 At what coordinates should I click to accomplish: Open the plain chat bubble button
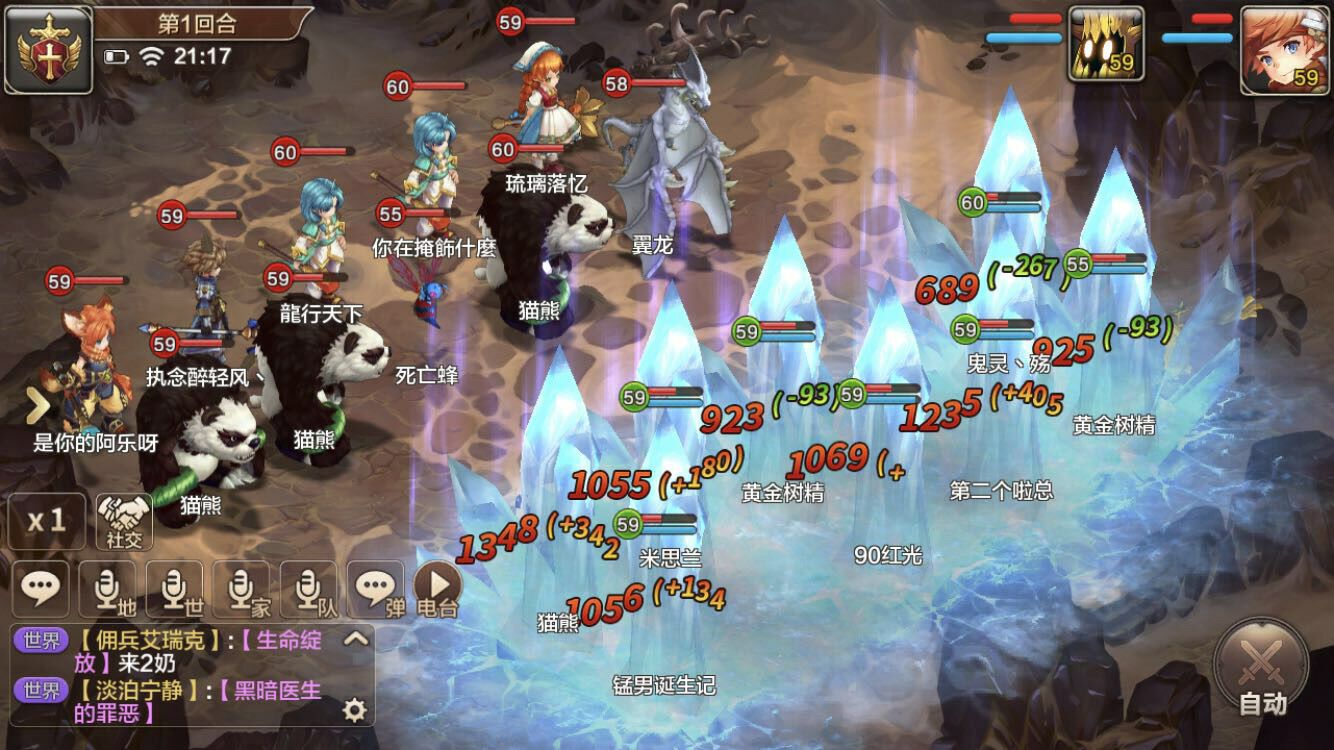click(x=41, y=589)
